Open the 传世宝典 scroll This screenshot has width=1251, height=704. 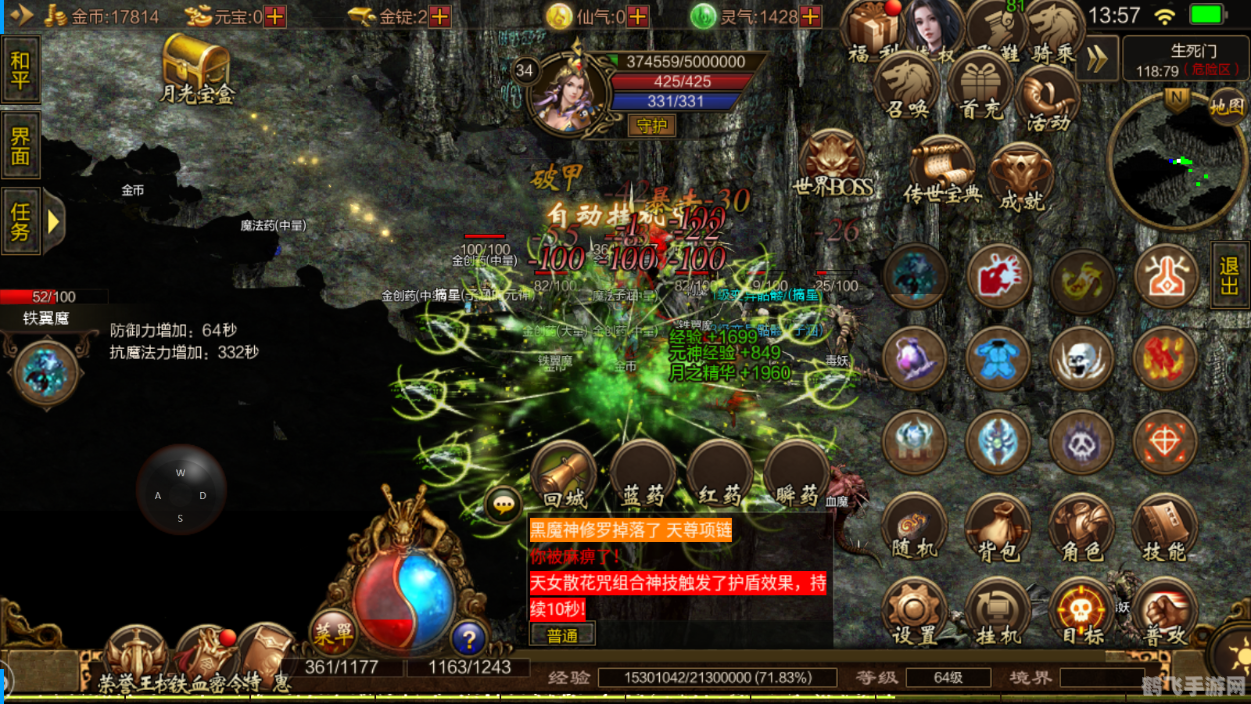tap(940, 170)
